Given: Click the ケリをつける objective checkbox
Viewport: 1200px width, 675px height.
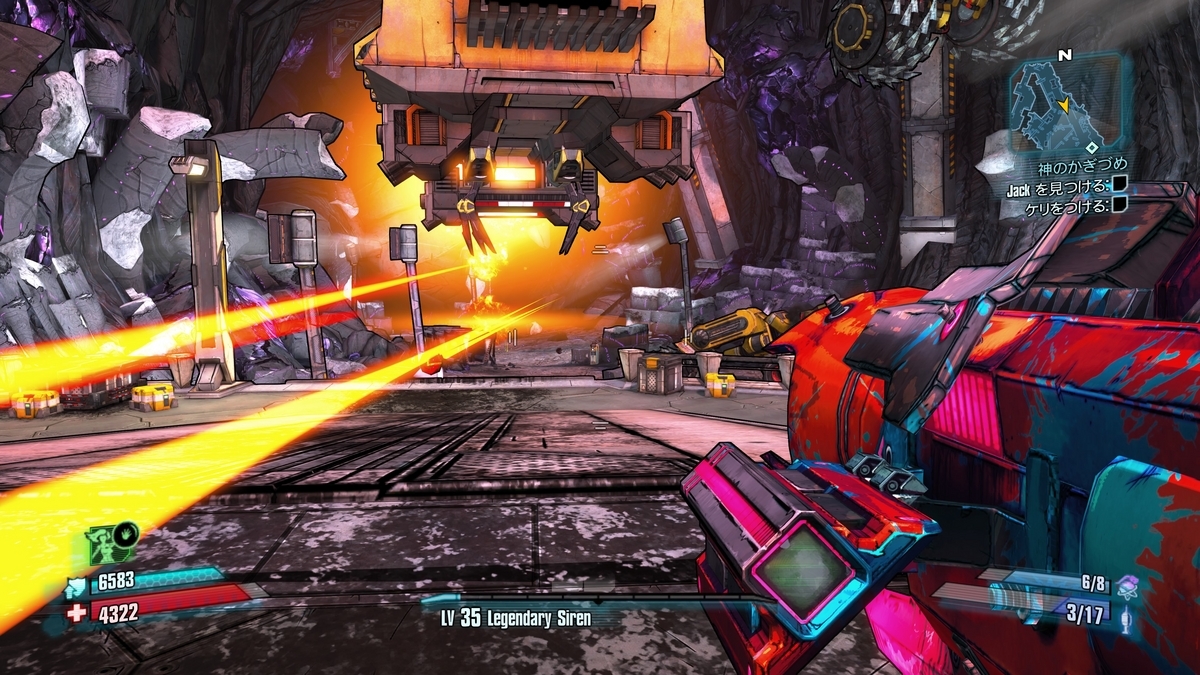Looking at the screenshot, I should [1120, 205].
